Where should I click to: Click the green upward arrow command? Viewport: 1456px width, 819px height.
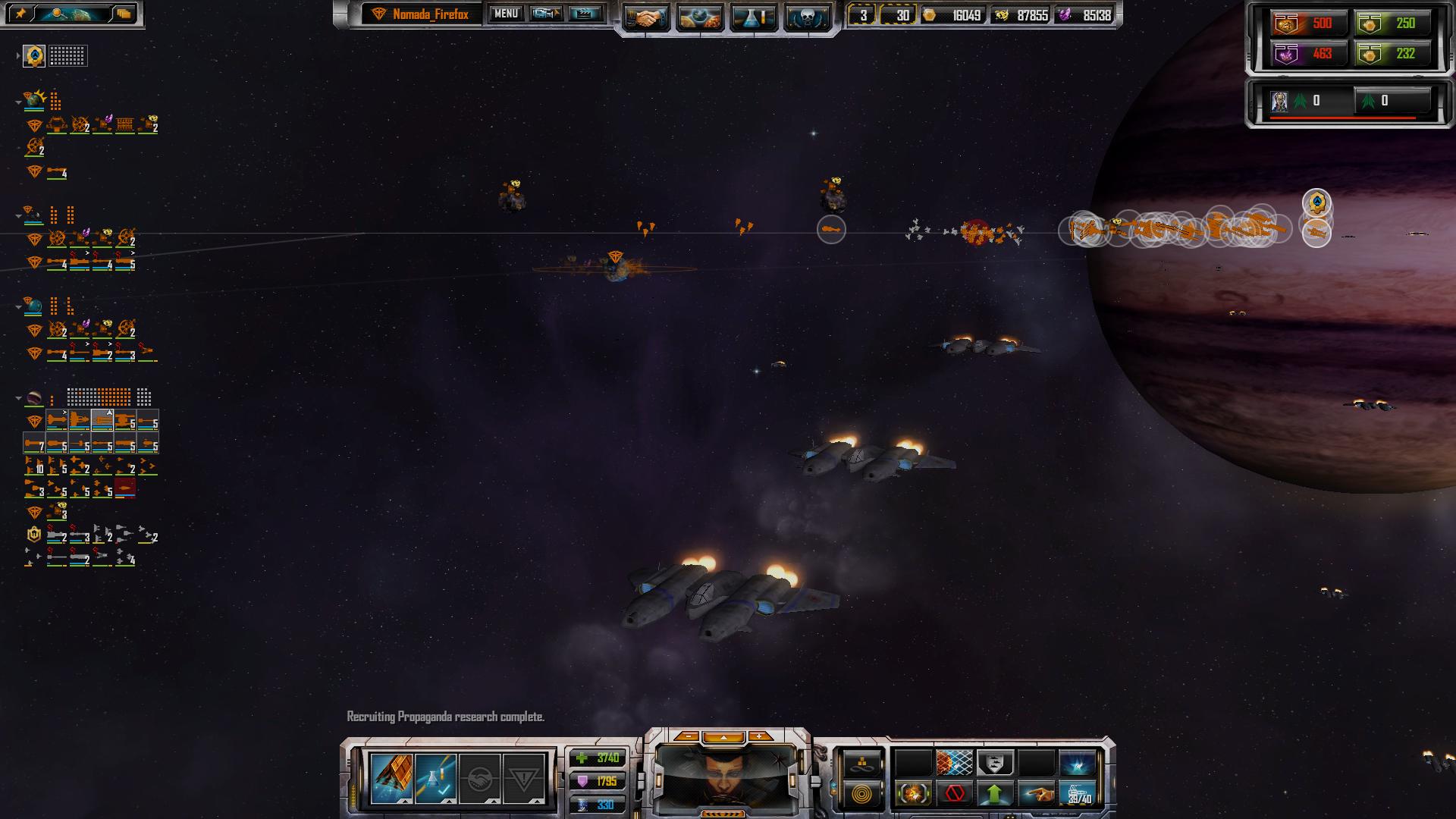(x=995, y=794)
